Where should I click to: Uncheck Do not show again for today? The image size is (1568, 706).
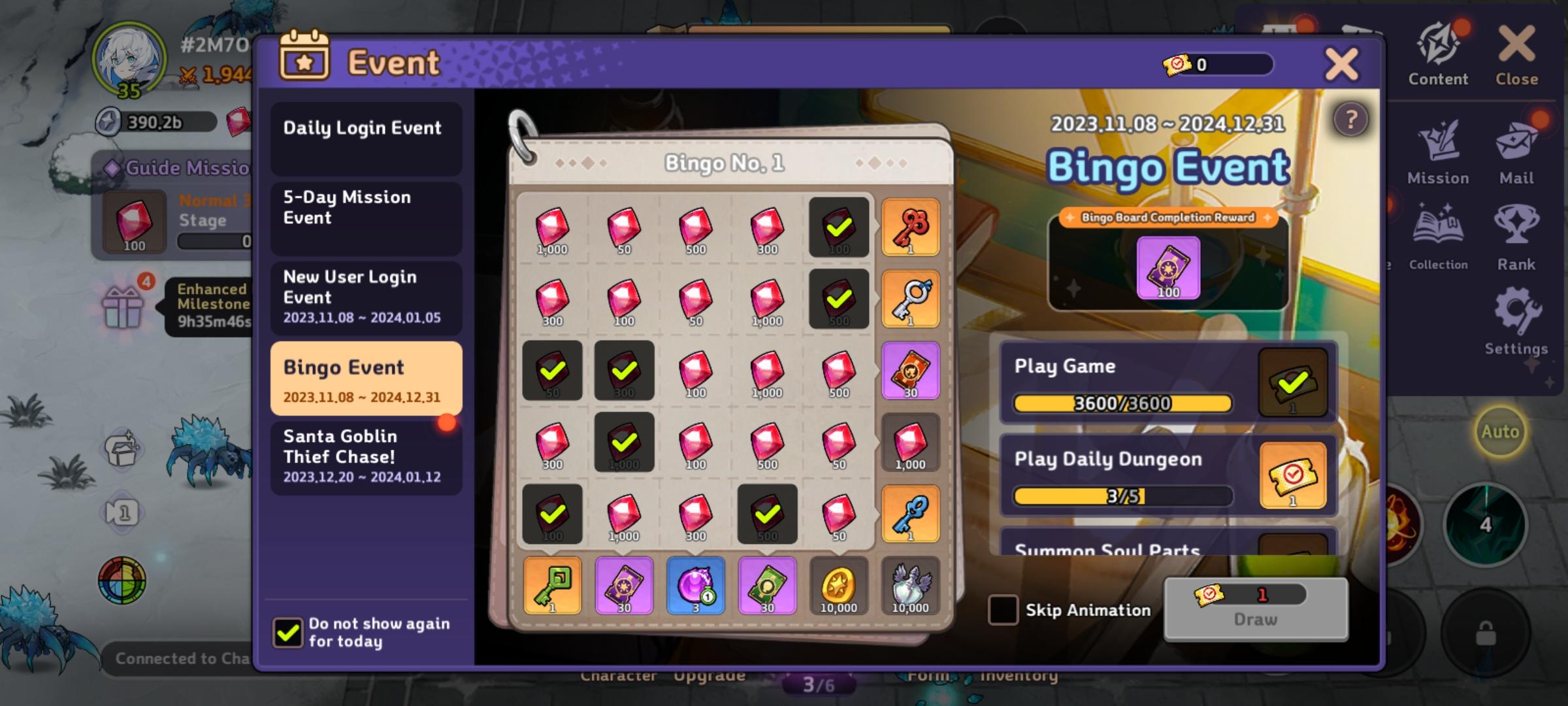tap(289, 632)
